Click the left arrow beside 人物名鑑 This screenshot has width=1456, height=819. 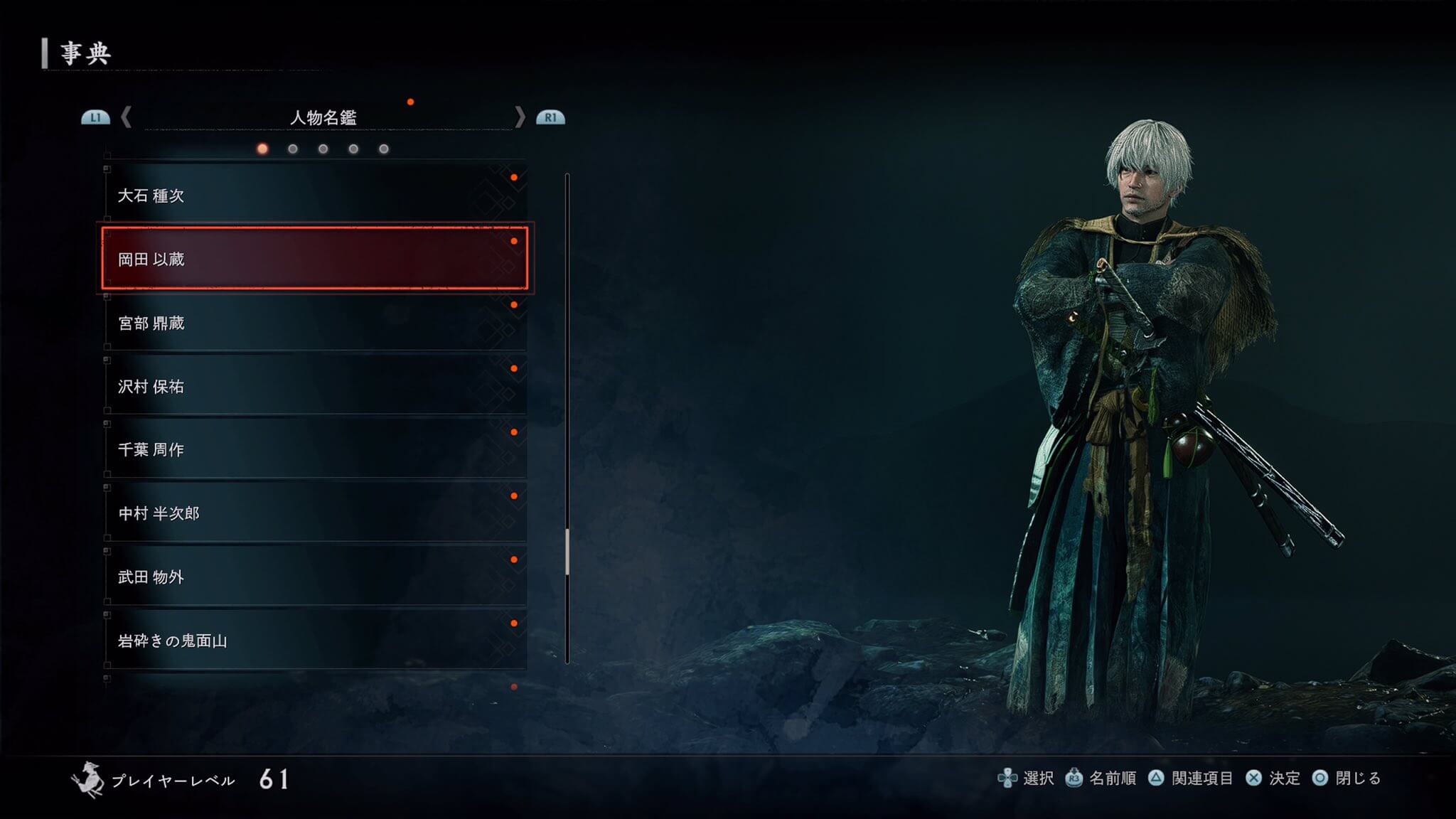pyautogui.click(x=127, y=117)
